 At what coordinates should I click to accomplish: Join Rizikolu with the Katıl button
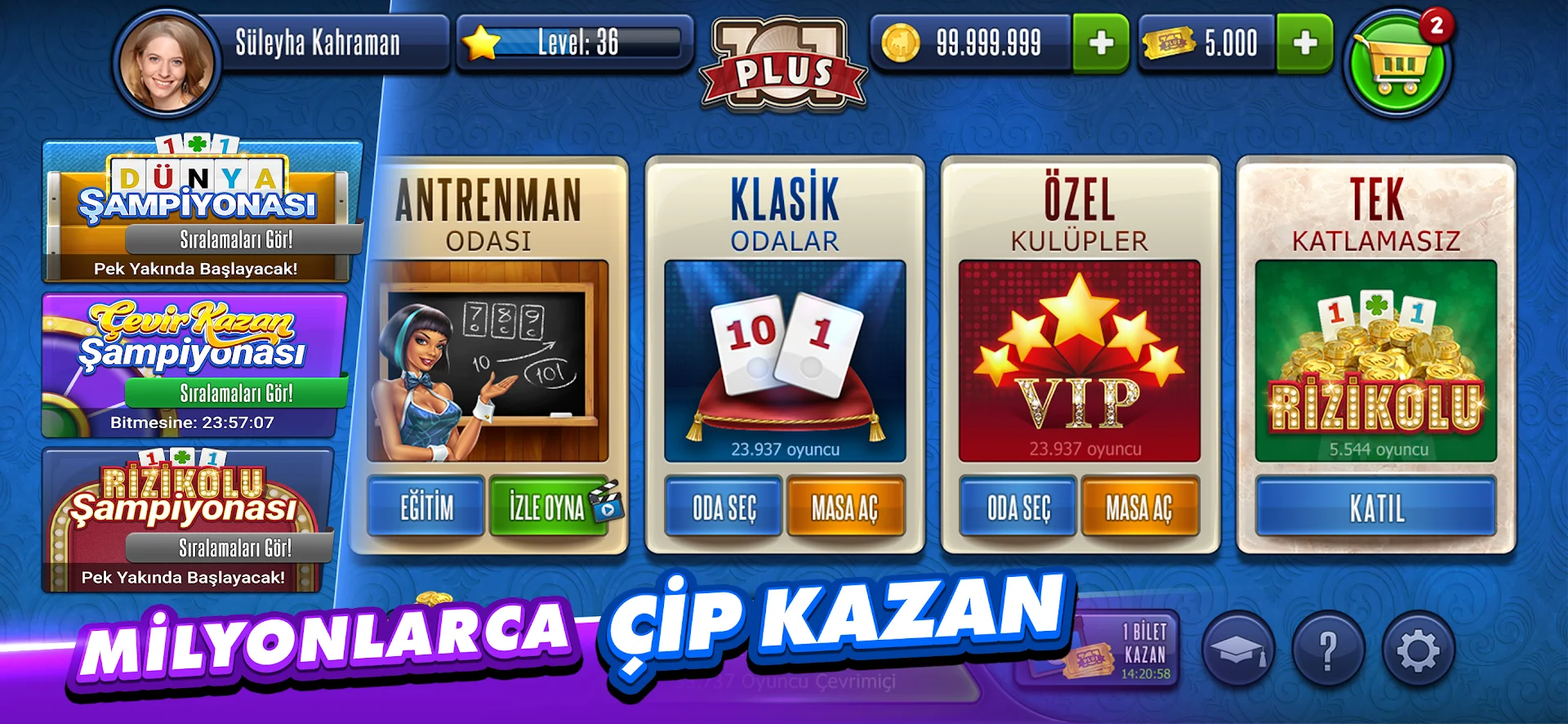click(x=1374, y=509)
